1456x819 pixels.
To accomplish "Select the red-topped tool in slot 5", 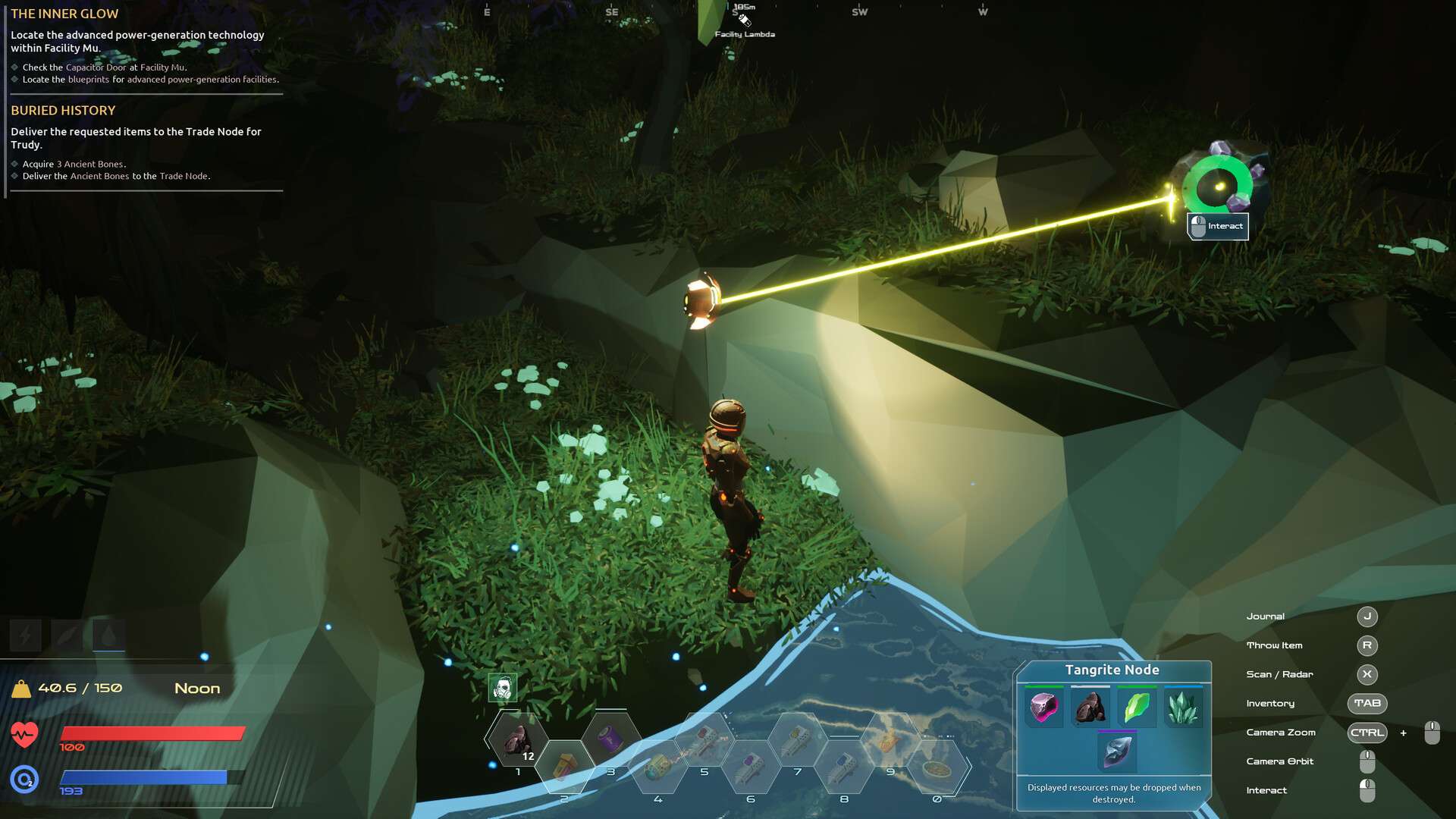I will pyautogui.click(x=704, y=739).
